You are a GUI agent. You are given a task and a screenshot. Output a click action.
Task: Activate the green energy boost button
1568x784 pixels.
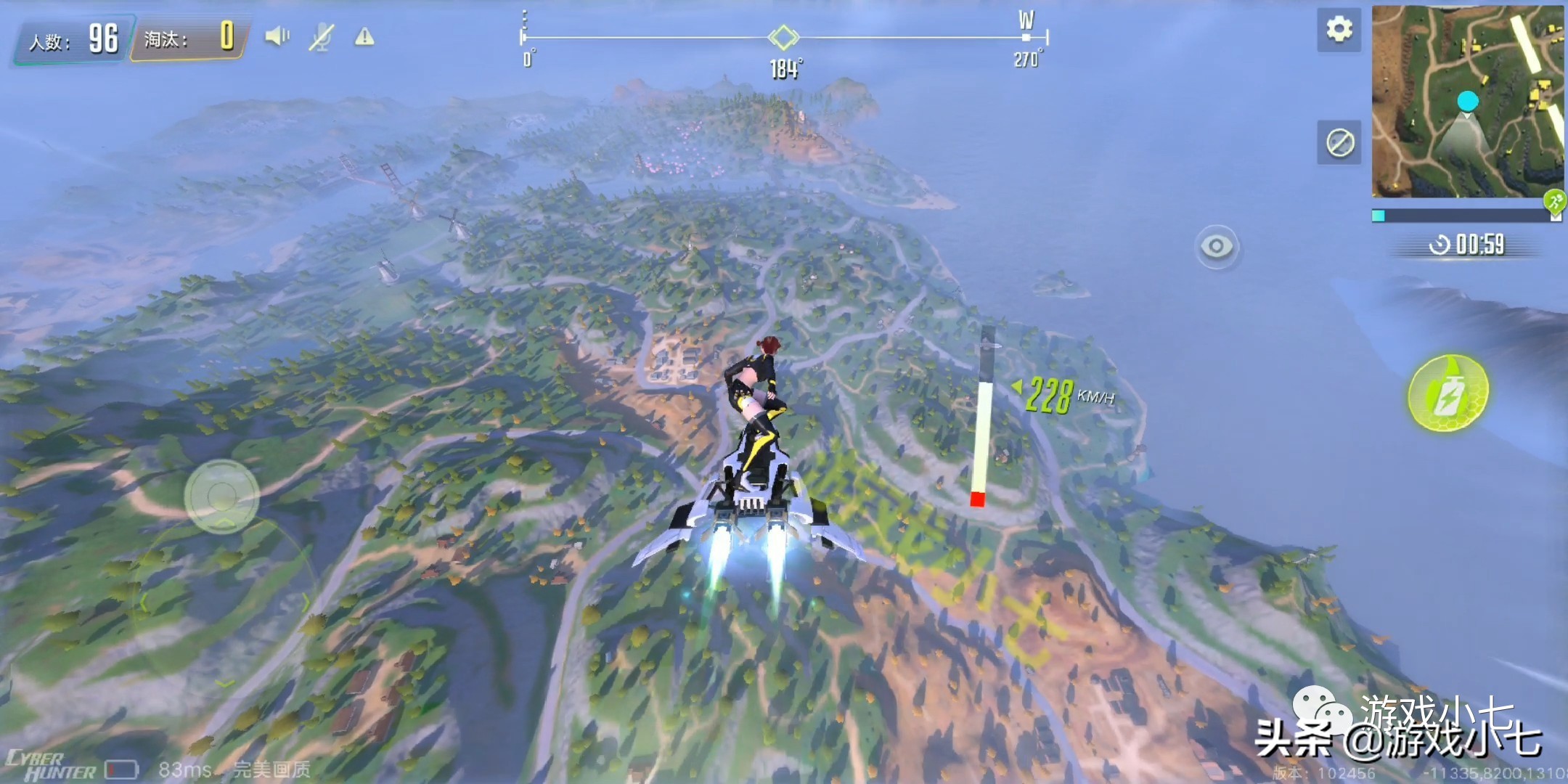coord(1447,393)
